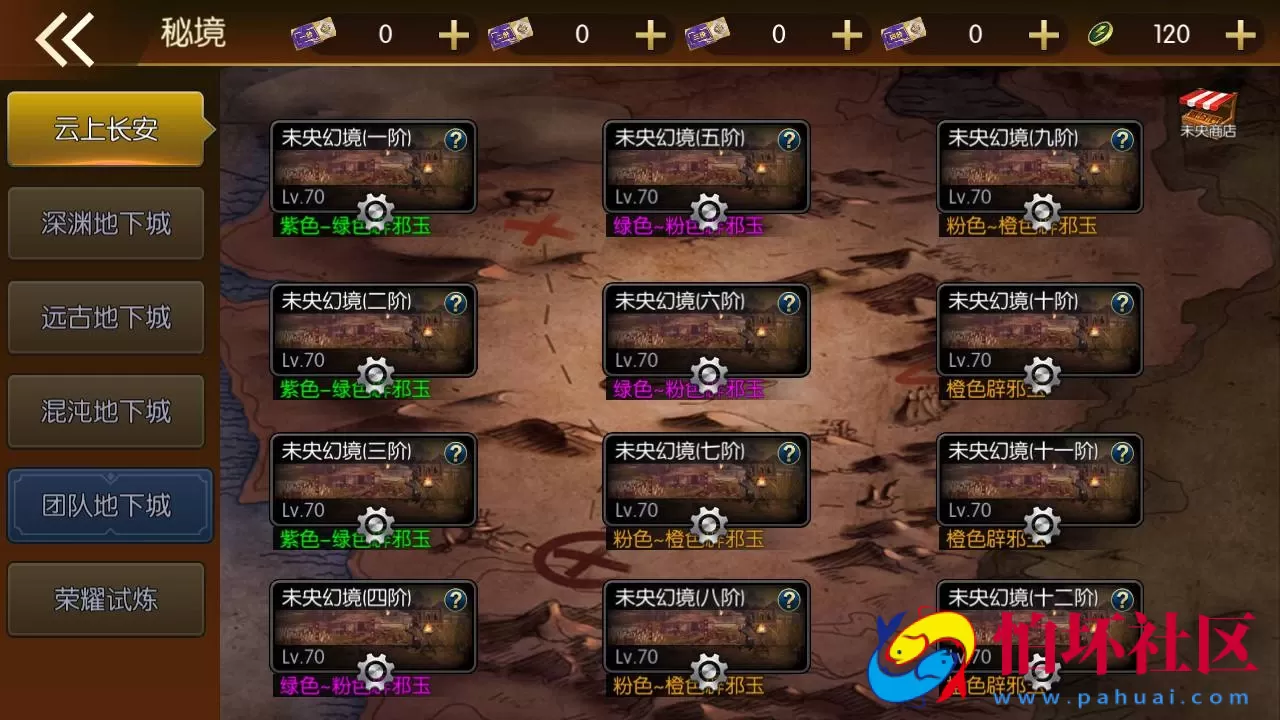Open help for 未央幻境(九阶)
Image resolution: width=1280 pixels, height=720 pixels.
pyautogui.click(x=1122, y=141)
